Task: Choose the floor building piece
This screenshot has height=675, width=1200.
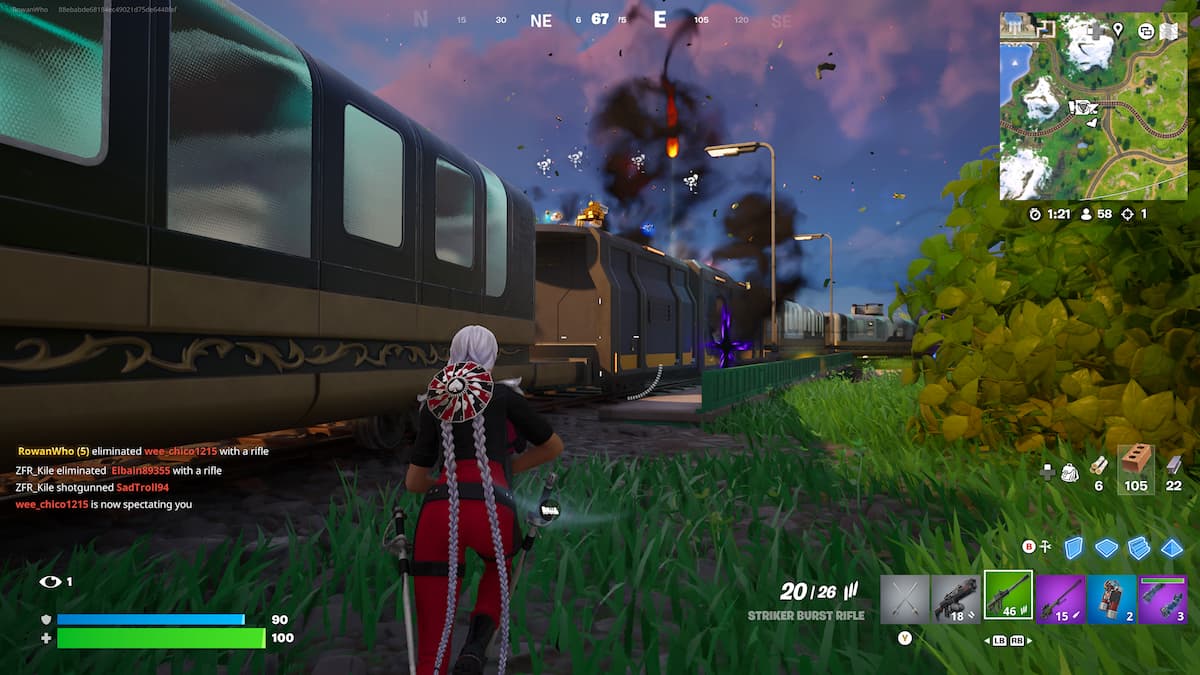Action: (1106, 547)
